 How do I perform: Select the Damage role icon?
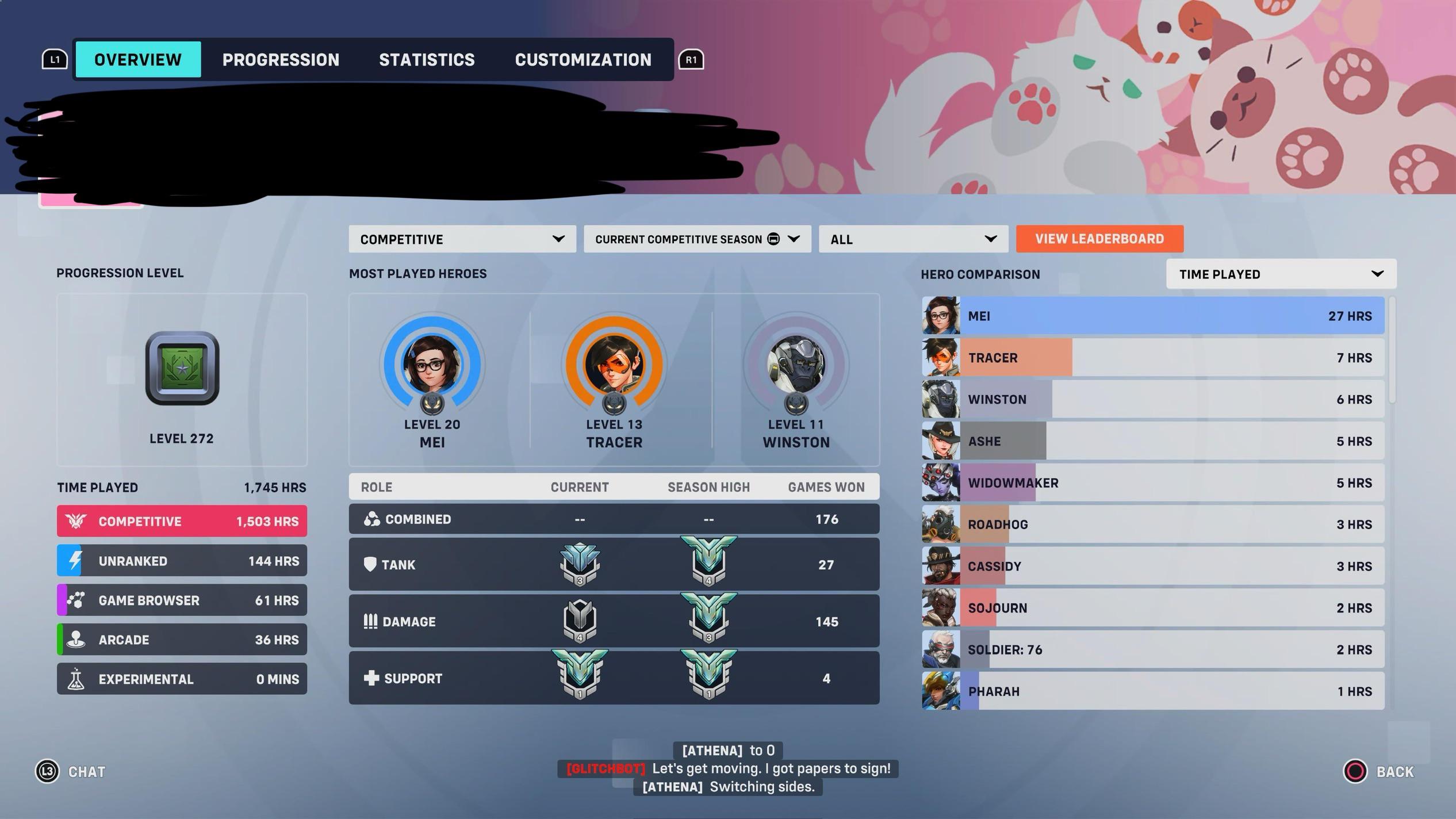pyautogui.click(x=370, y=621)
